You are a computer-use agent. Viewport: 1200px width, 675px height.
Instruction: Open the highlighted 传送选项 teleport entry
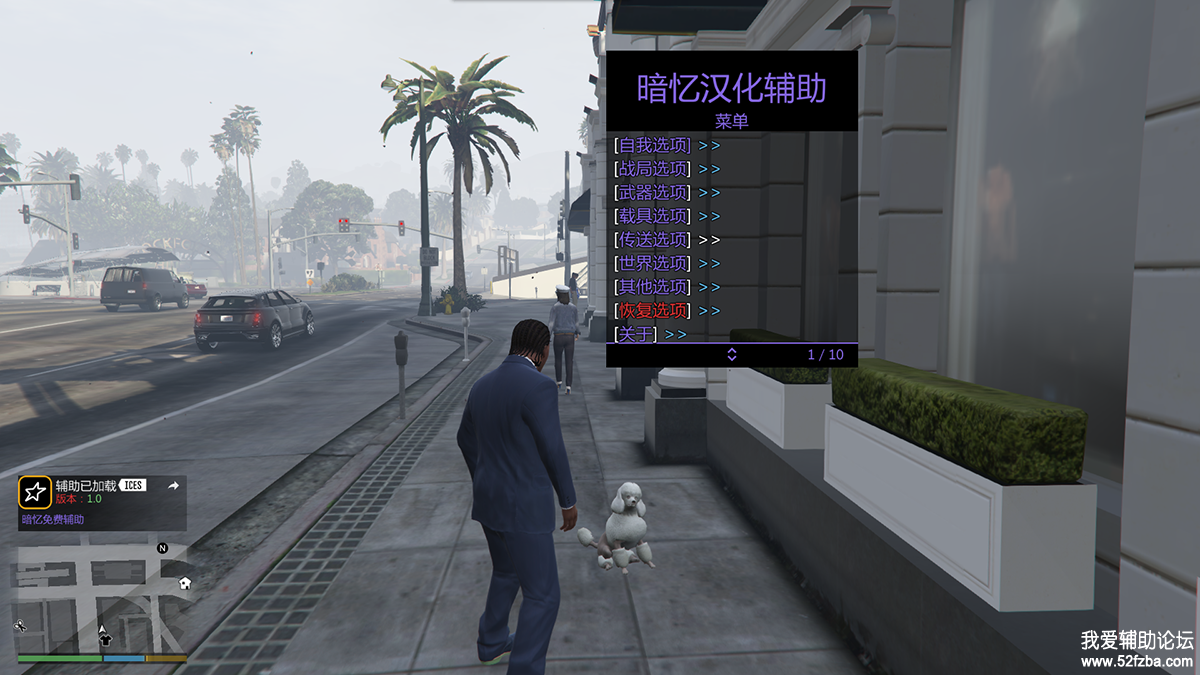point(653,240)
